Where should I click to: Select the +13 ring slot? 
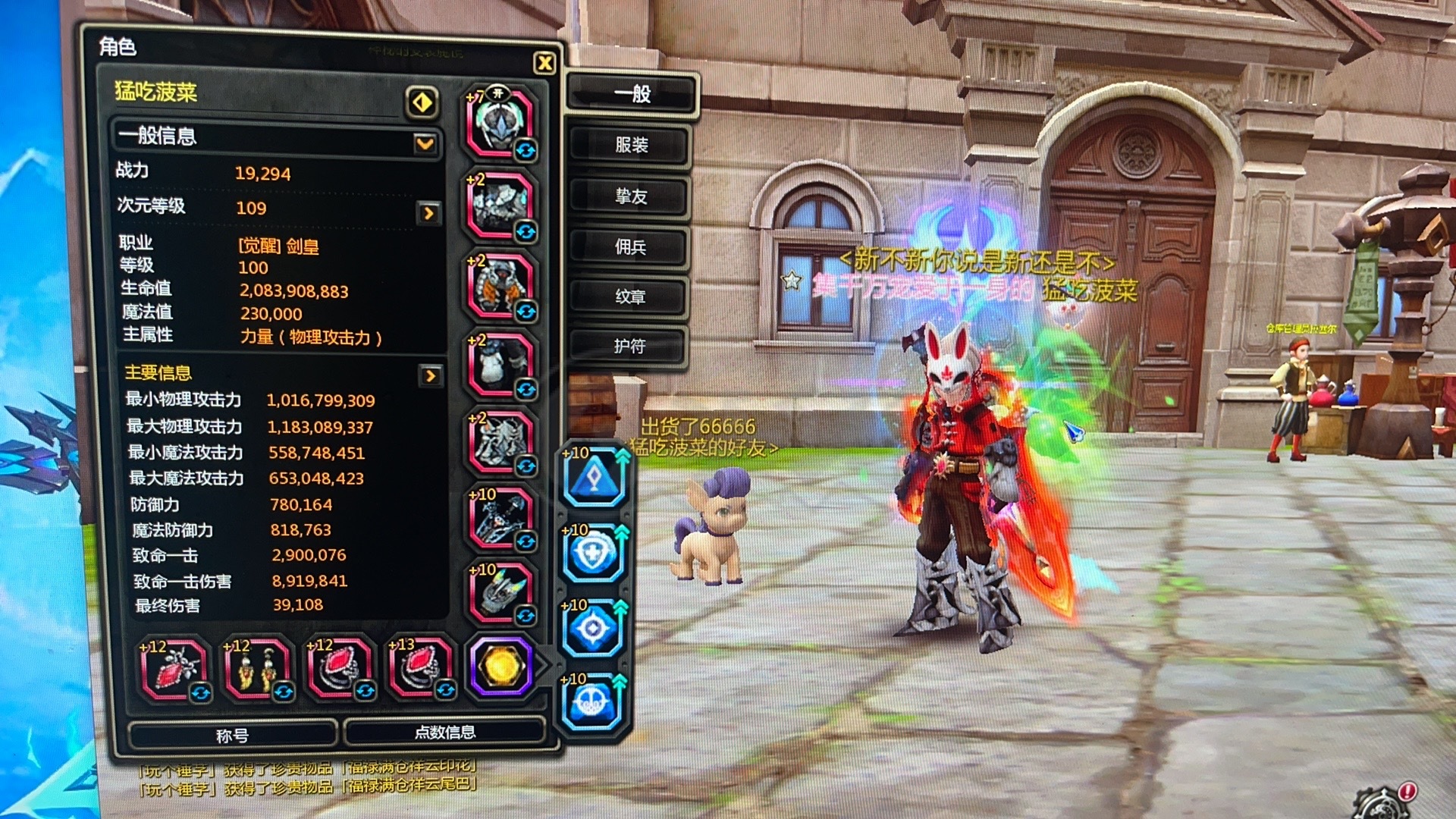coord(419,667)
